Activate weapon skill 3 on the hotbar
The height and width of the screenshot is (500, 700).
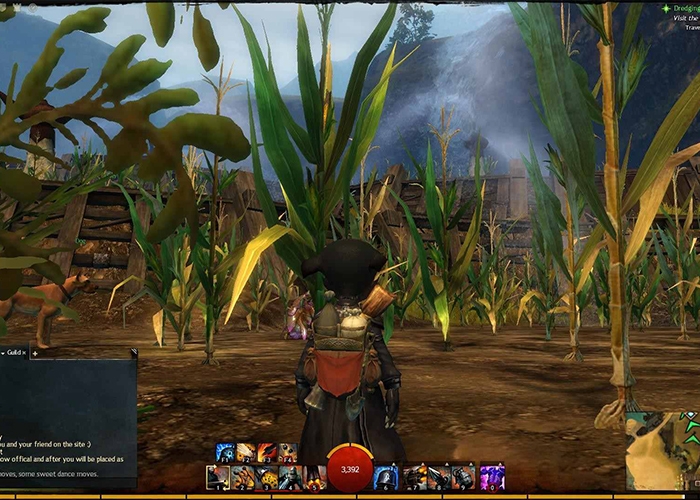(x=266, y=477)
